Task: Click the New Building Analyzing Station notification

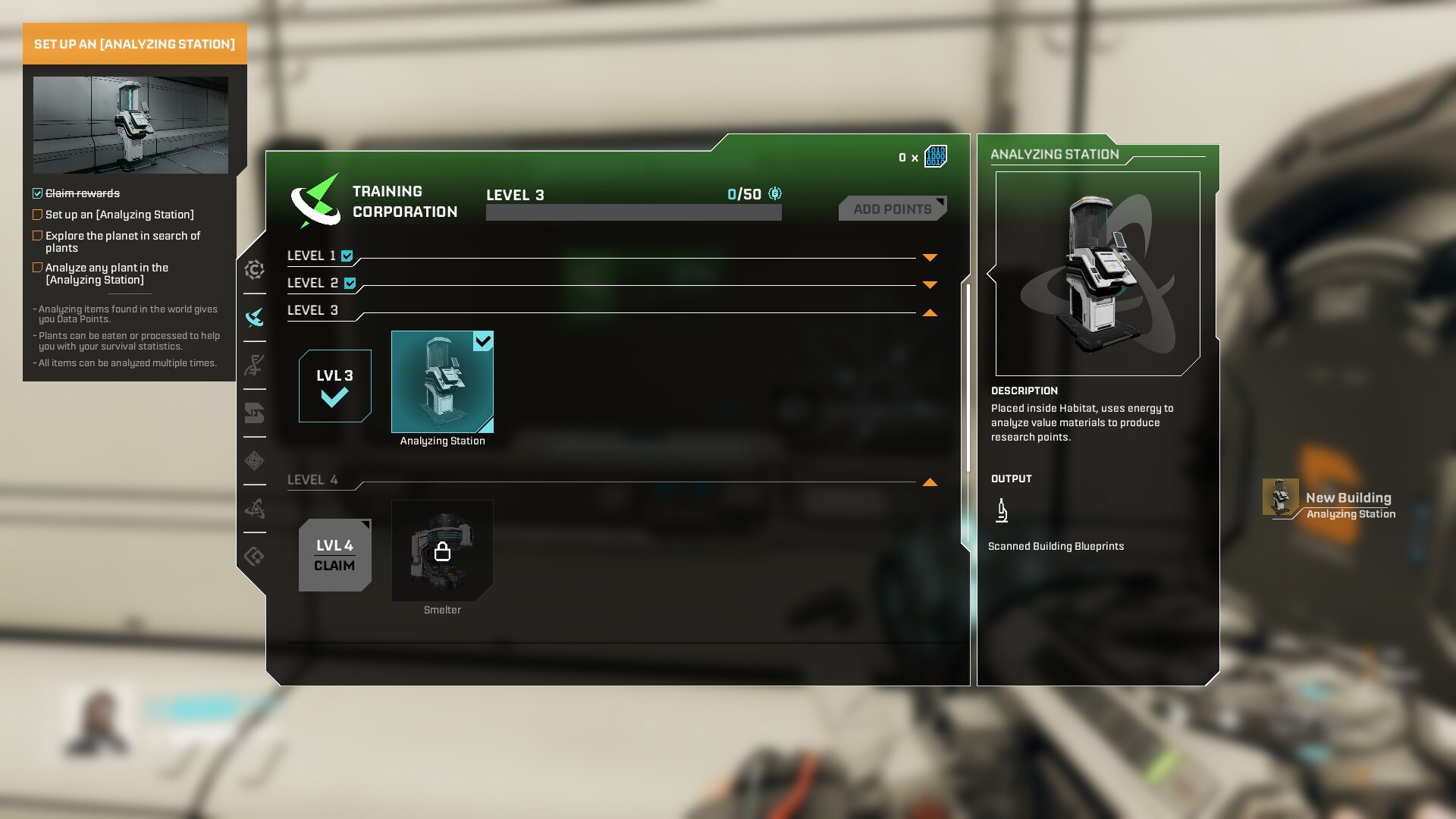Action: tap(1330, 504)
